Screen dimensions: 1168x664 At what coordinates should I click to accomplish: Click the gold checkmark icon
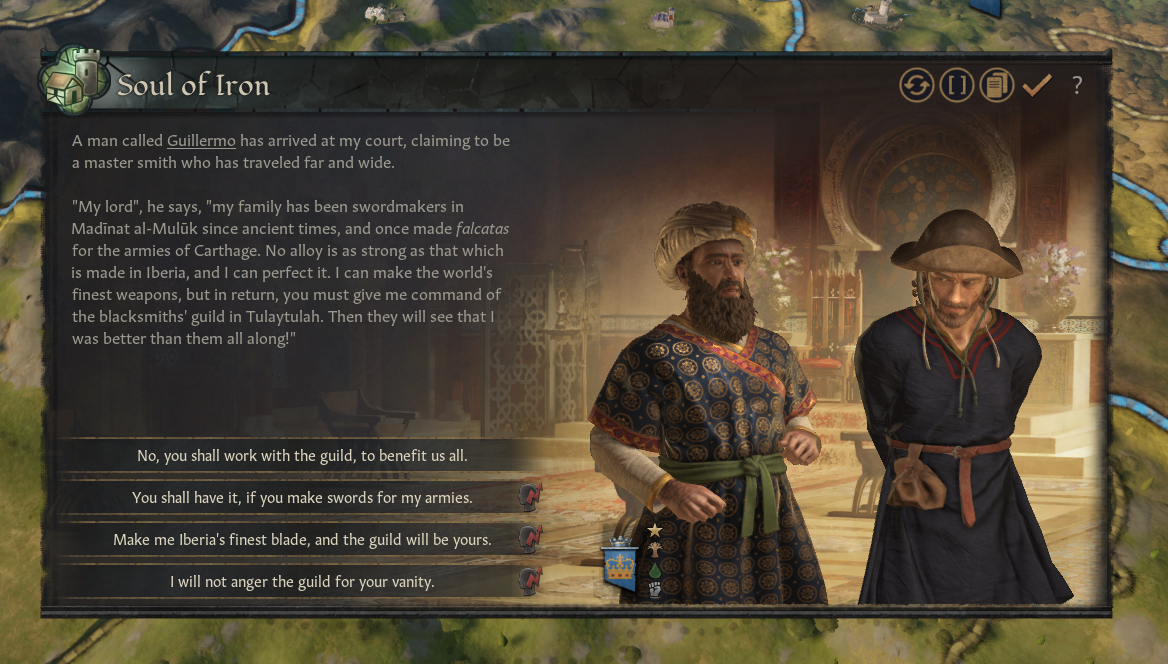(1036, 85)
